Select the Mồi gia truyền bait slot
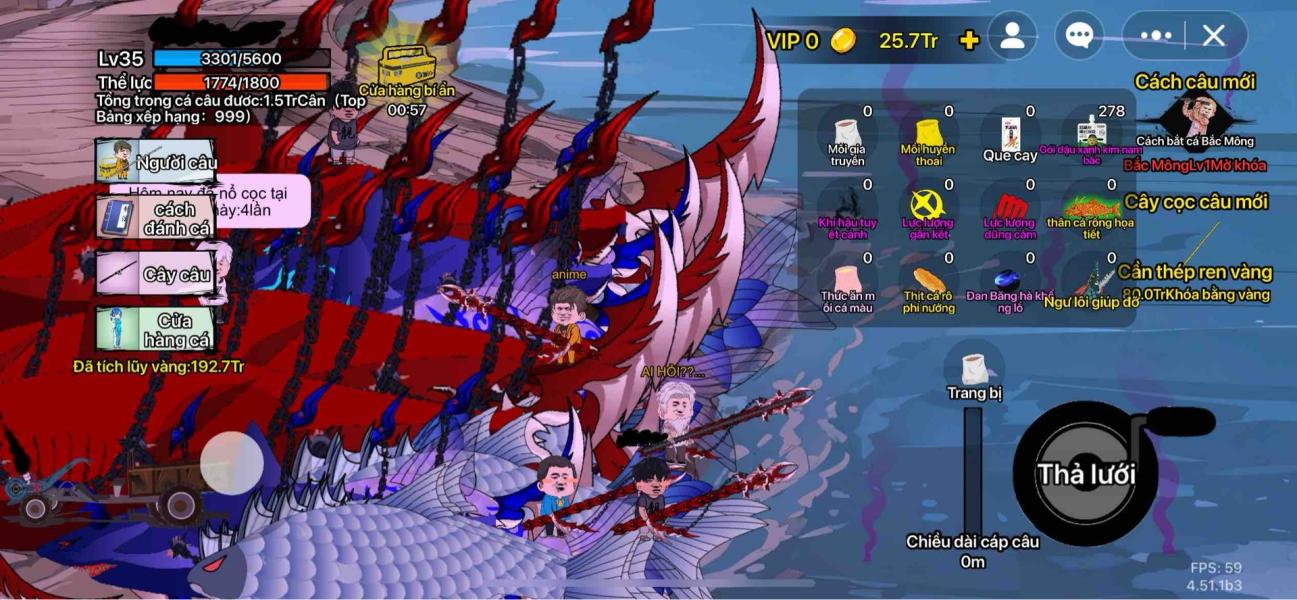Image resolution: width=1297 pixels, height=600 pixels. point(847,137)
